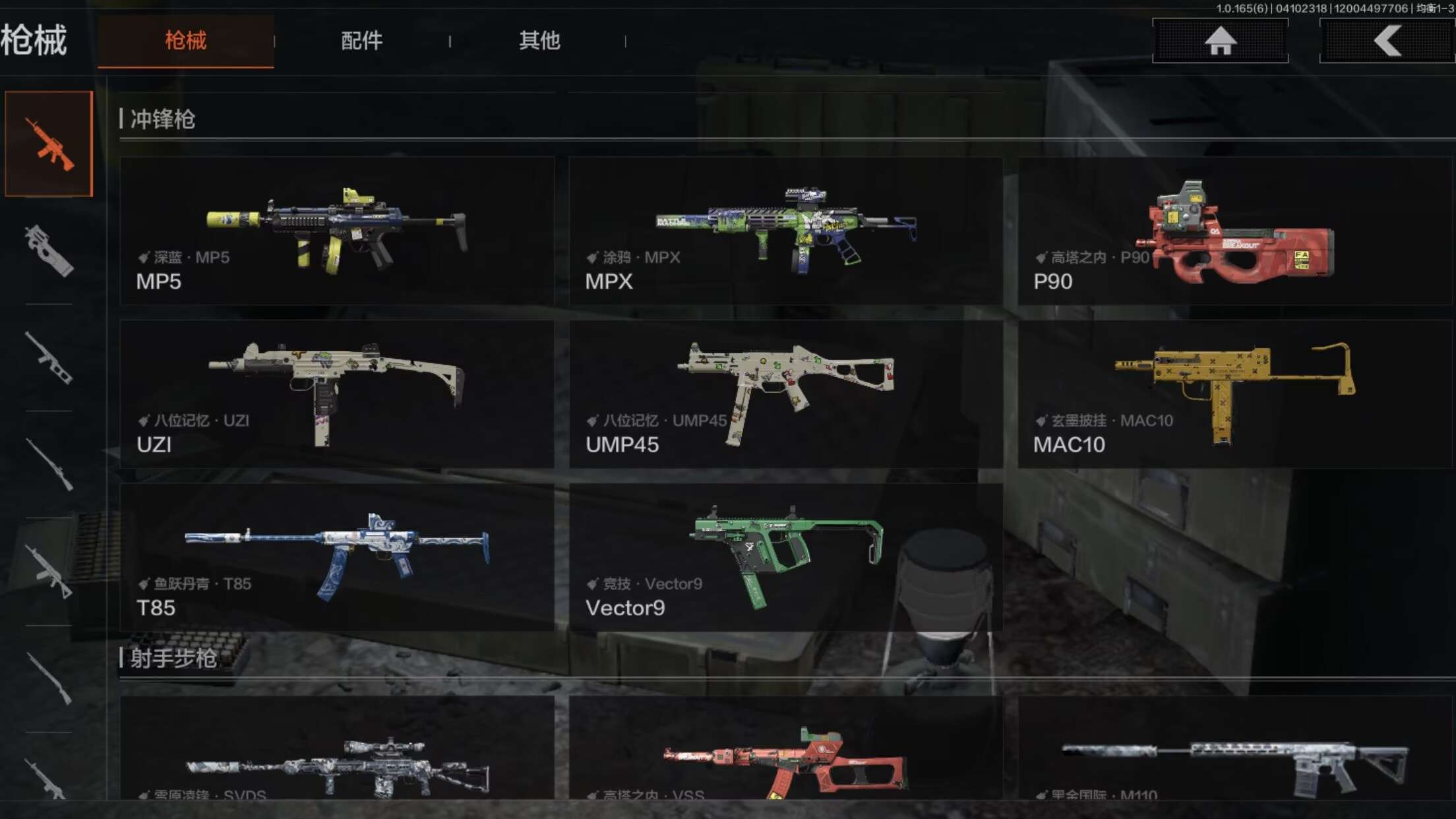Go back using the arrow button

1387,41
